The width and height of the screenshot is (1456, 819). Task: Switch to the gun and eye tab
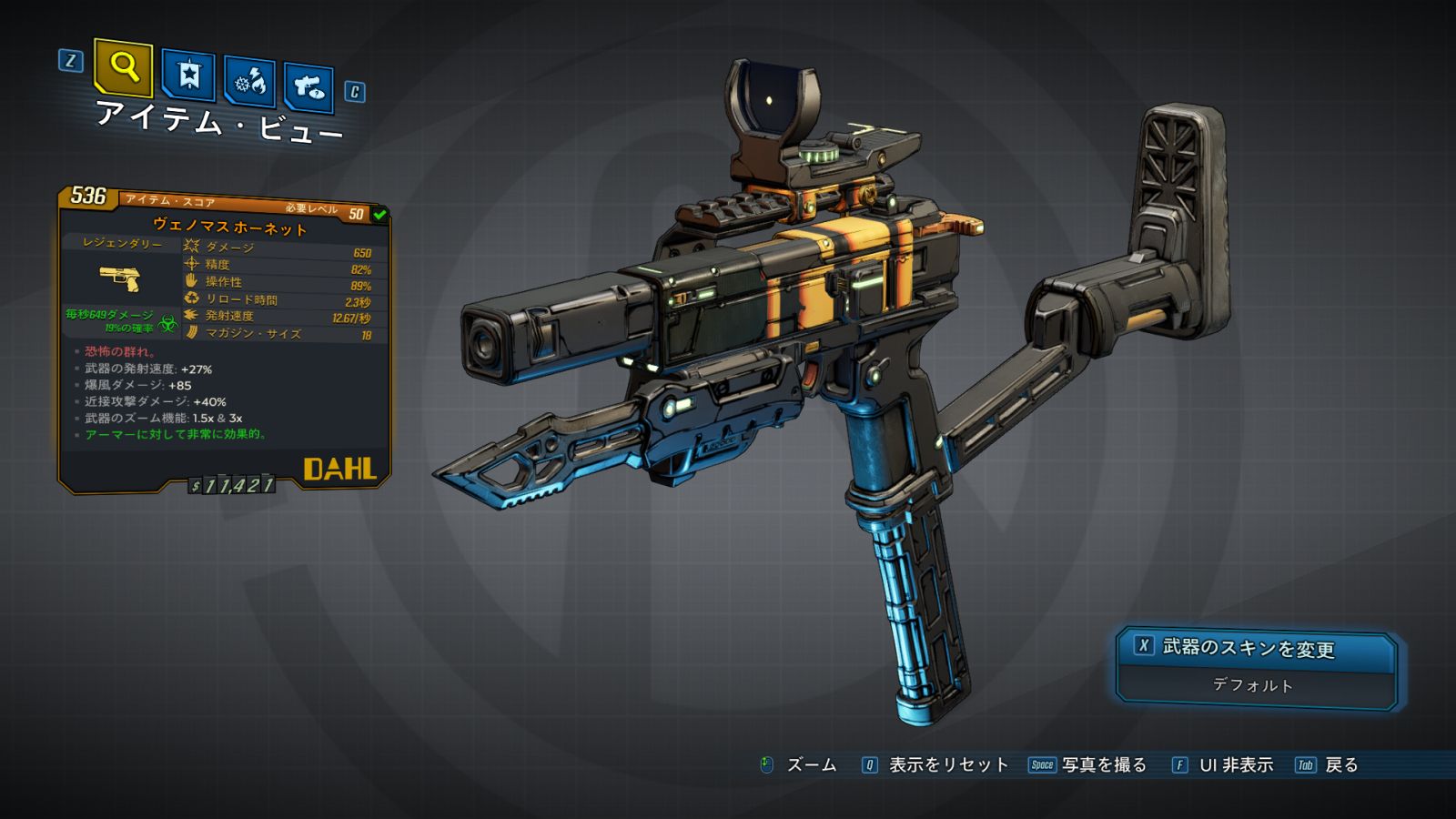point(308,87)
